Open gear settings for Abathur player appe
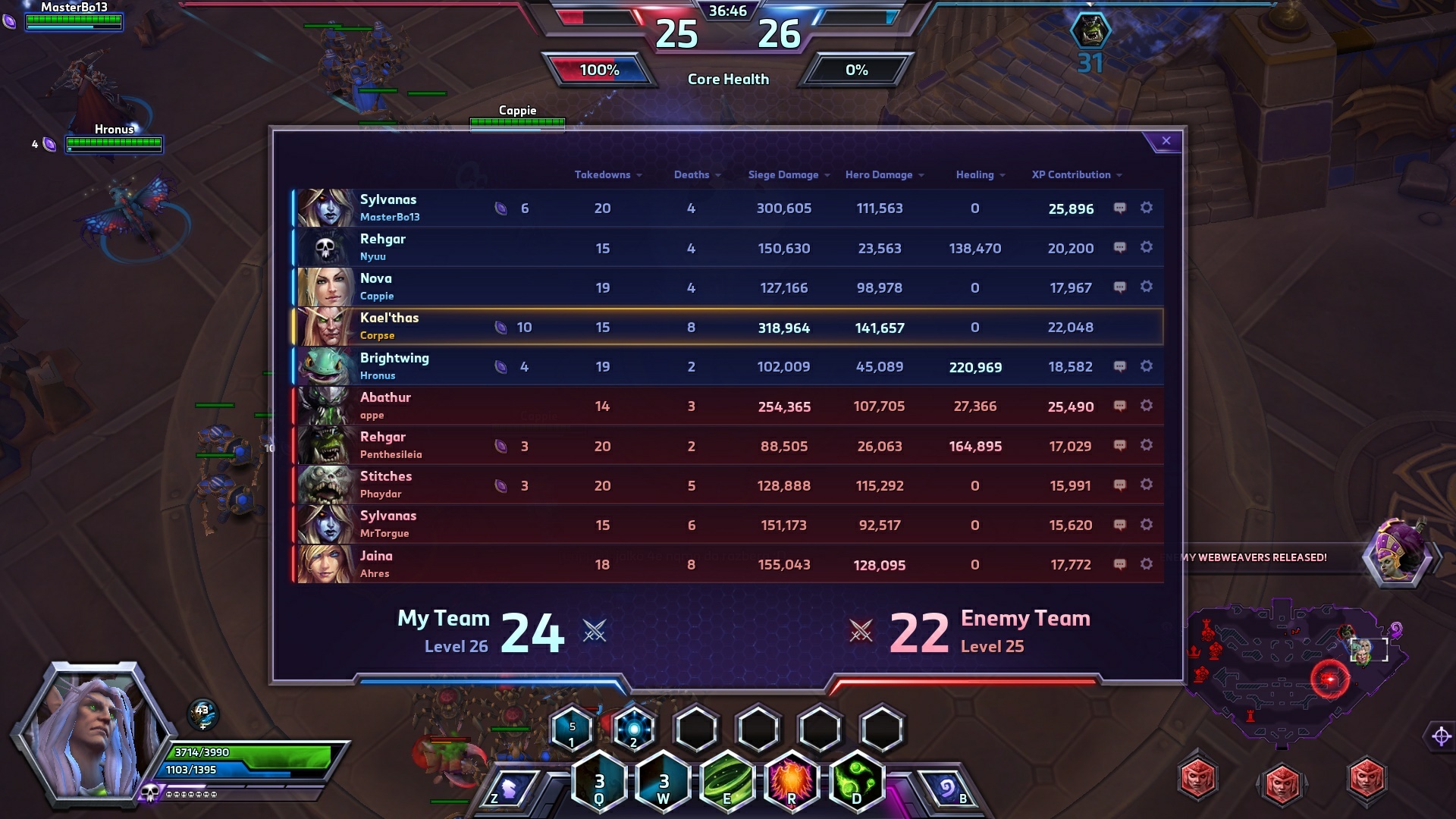Viewport: 1456px width, 819px height. pyautogui.click(x=1147, y=406)
